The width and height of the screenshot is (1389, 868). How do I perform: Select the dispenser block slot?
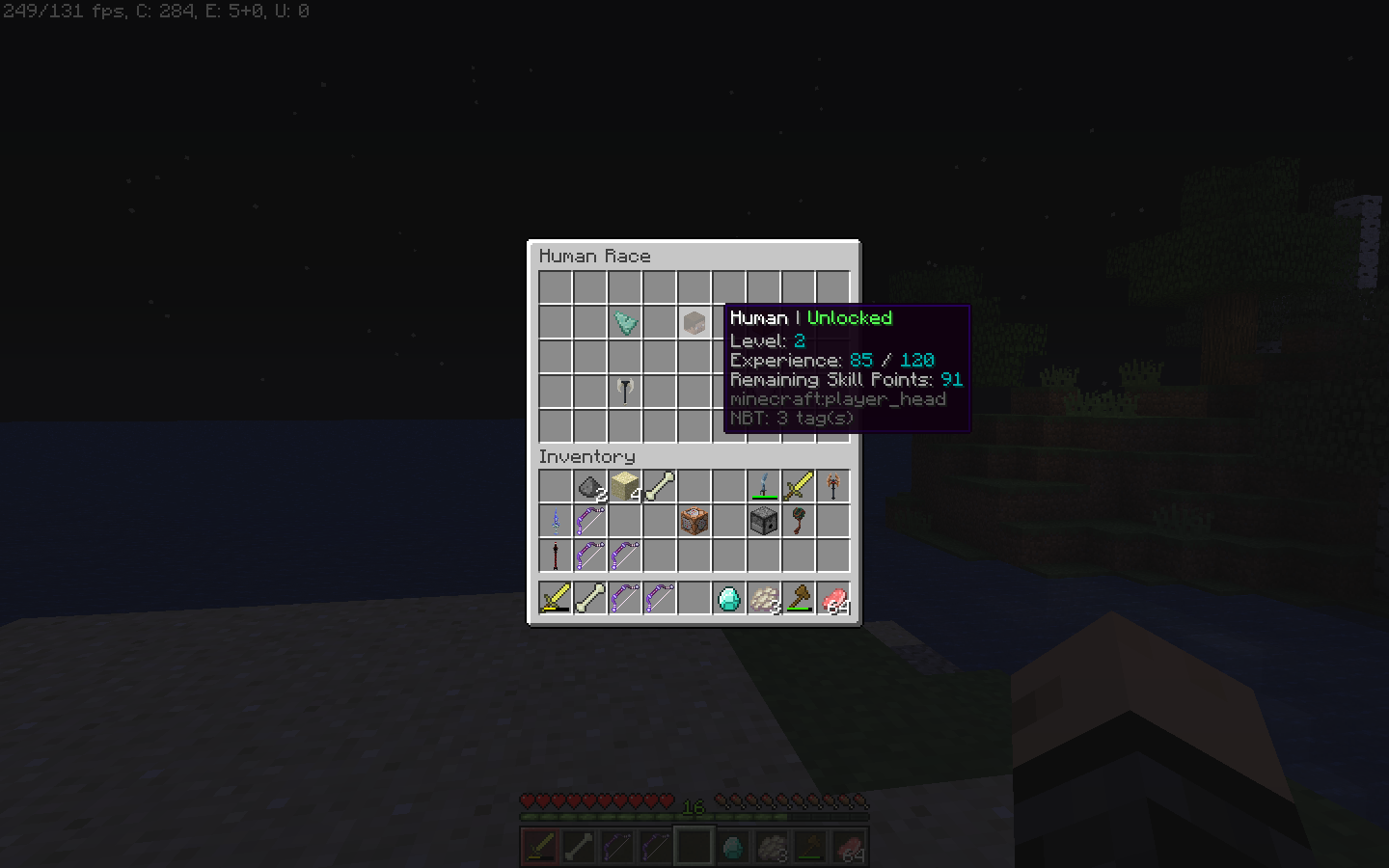pos(763,522)
